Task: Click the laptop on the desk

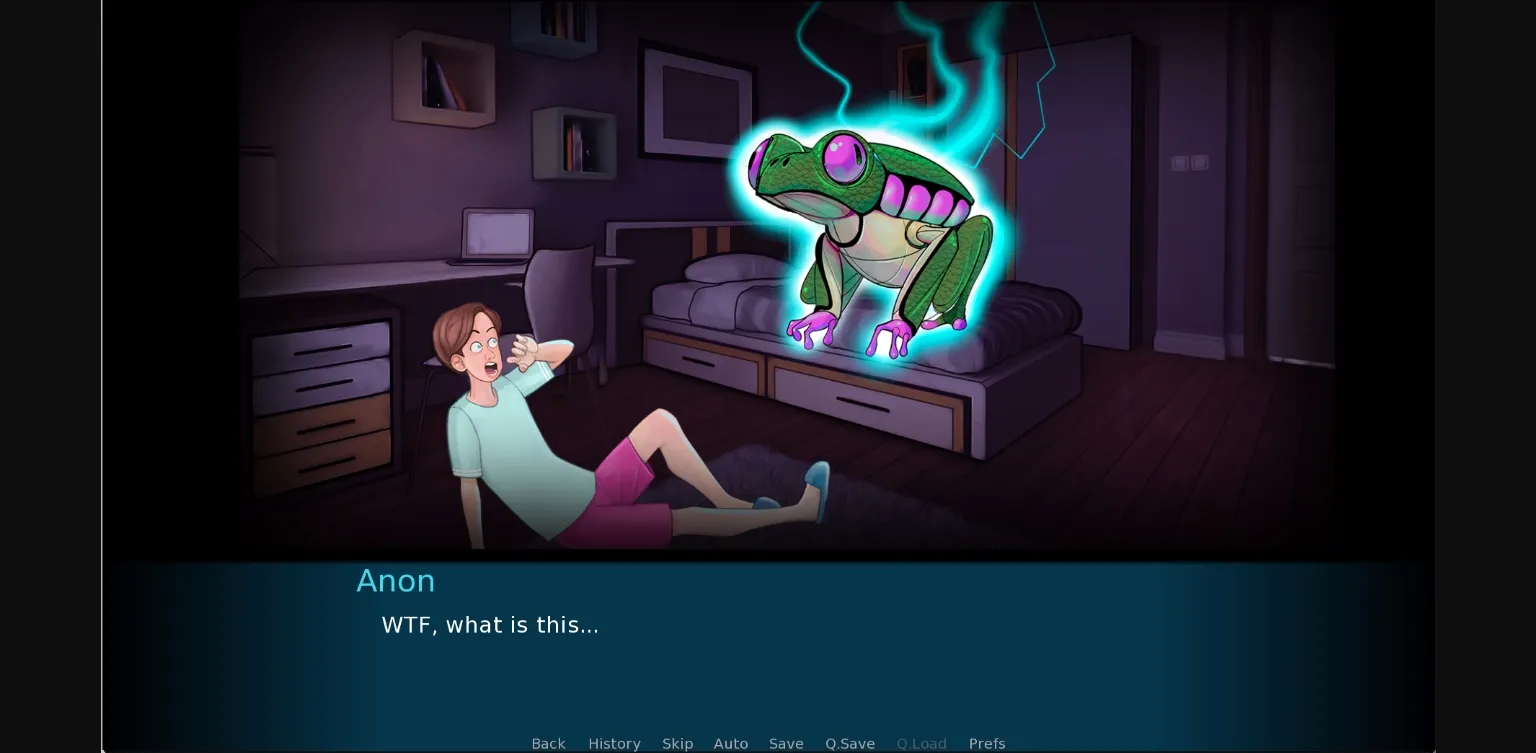Action: click(495, 235)
